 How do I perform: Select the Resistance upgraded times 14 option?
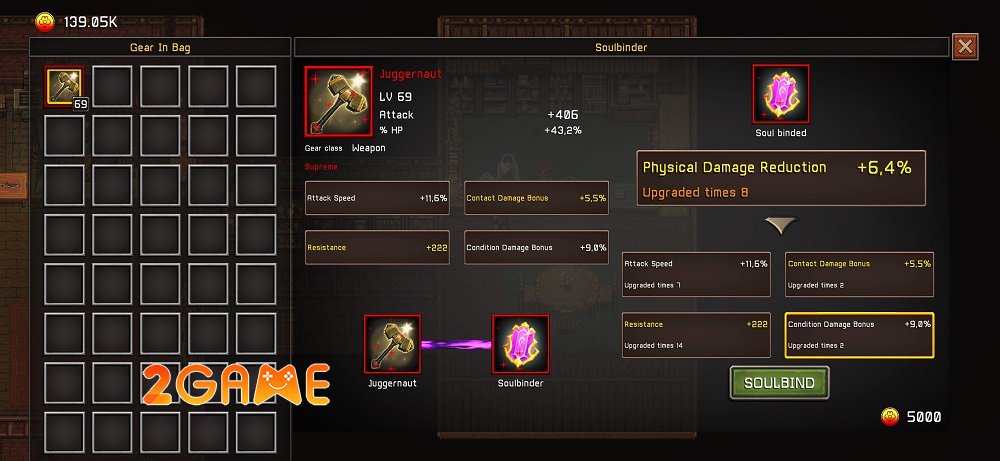pos(696,335)
